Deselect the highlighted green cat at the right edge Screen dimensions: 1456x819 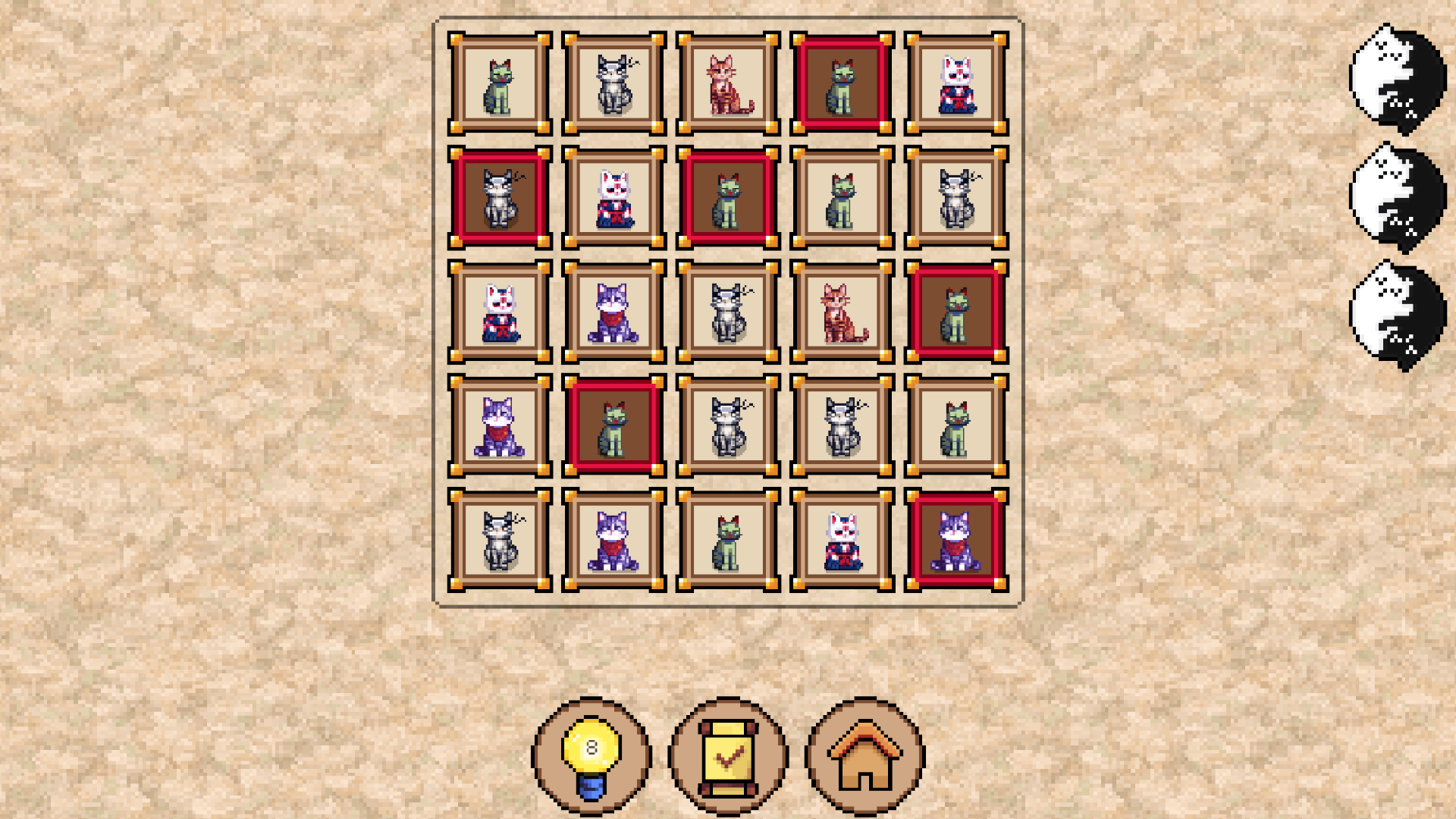pyautogui.click(x=954, y=311)
